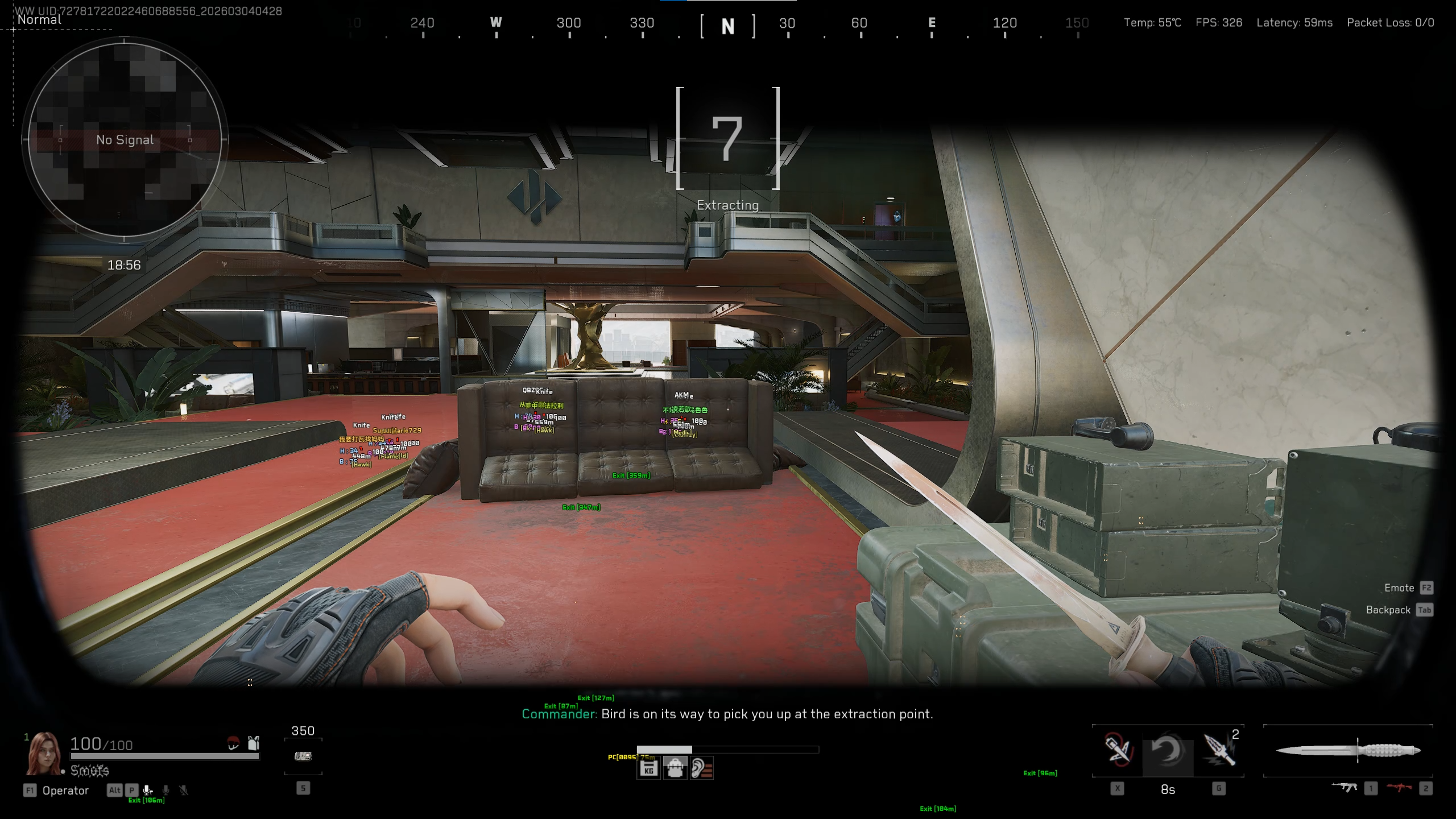Select the consumable item slot showing 350

303,756
